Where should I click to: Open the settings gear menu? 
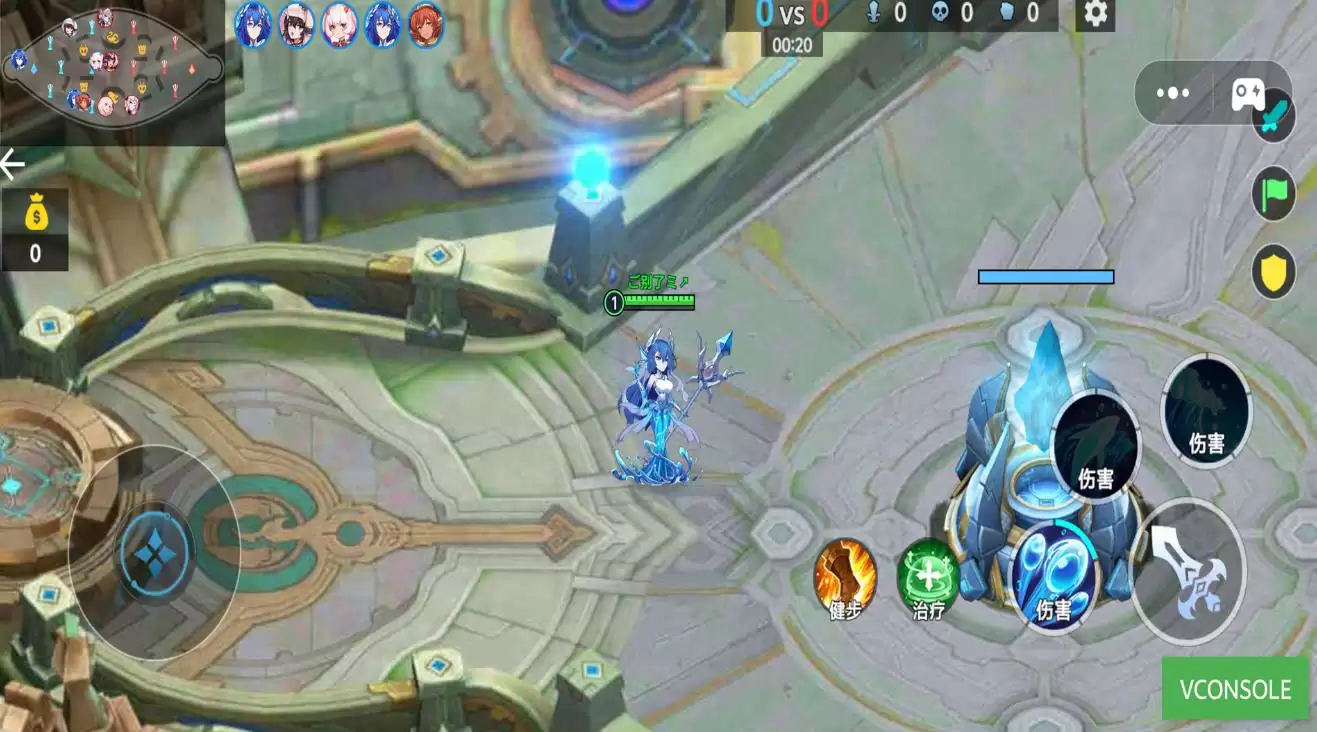pyautogui.click(x=1096, y=14)
